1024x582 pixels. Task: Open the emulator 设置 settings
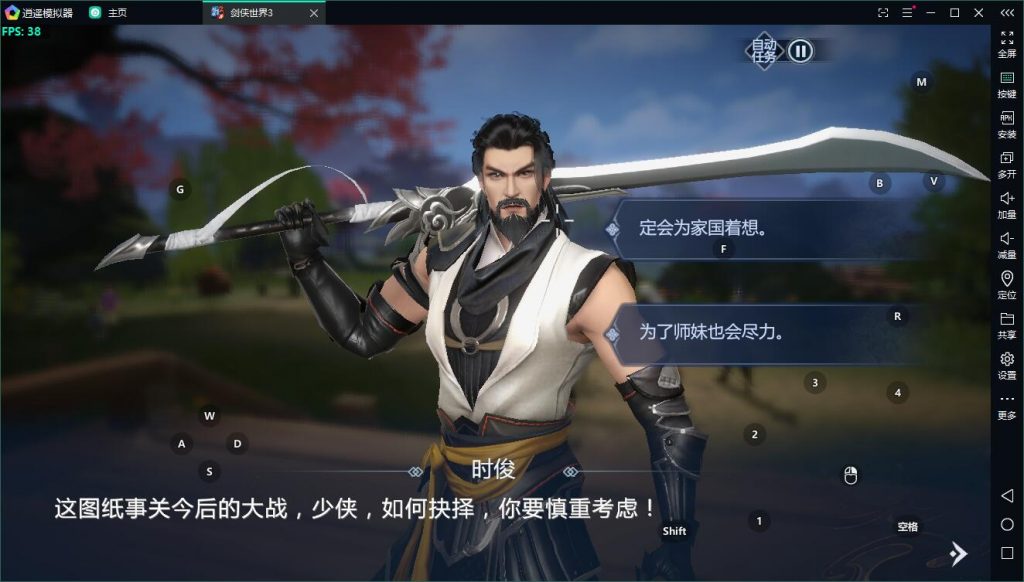pos(1007,365)
